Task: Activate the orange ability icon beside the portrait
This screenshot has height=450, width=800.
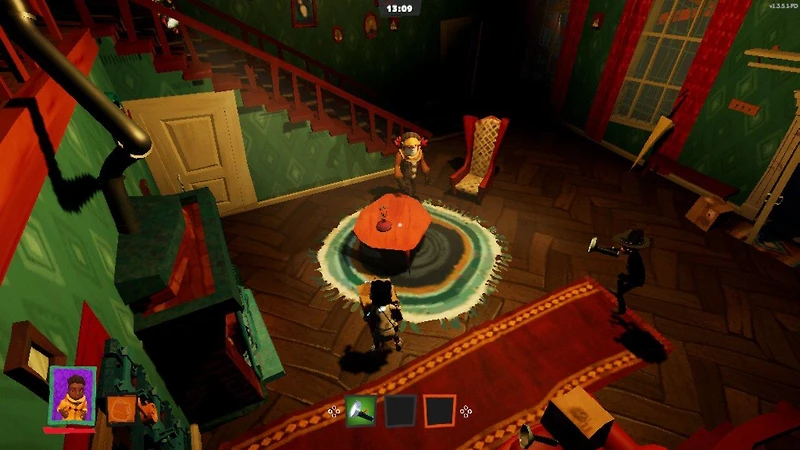Action: coord(121,408)
